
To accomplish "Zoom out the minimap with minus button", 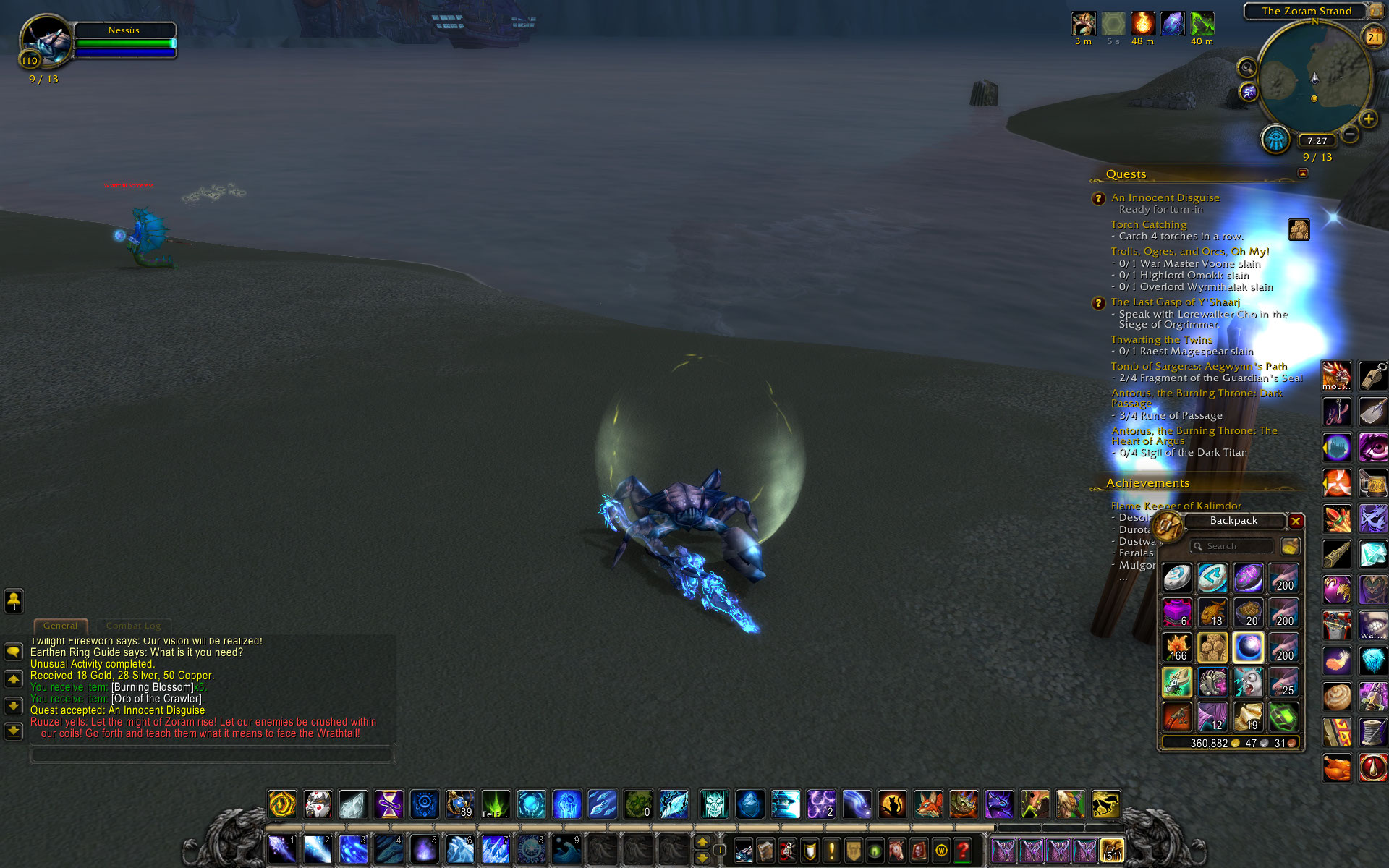I will pyautogui.click(x=1350, y=134).
